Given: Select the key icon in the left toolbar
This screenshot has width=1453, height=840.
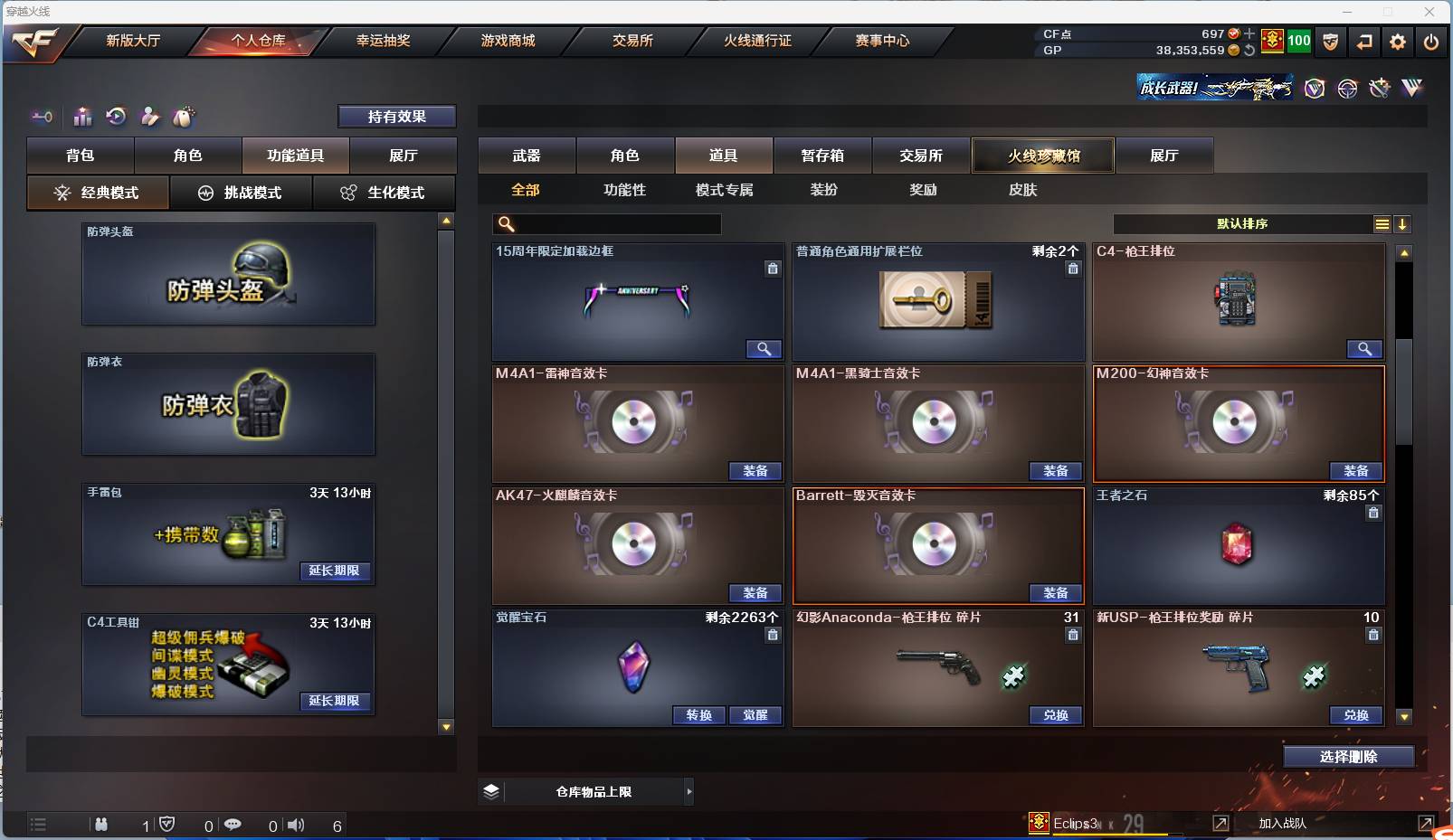Looking at the screenshot, I should tap(42, 117).
